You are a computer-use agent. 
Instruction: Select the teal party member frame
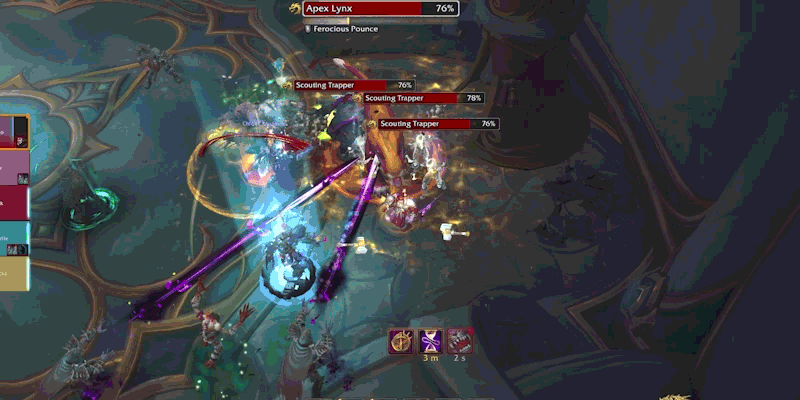pyautogui.click(x=14, y=240)
